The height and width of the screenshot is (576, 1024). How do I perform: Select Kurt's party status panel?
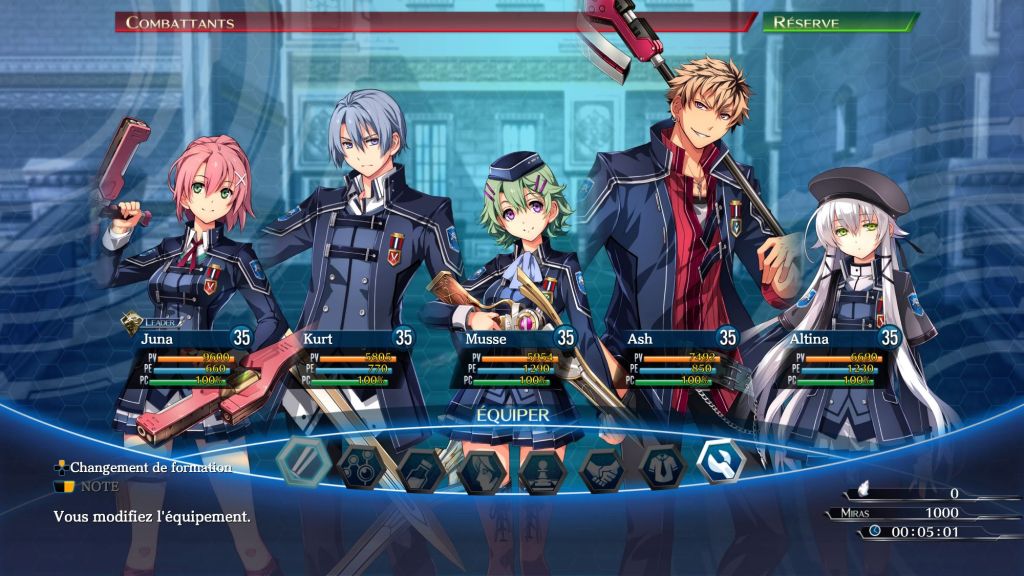(x=351, y=360)
